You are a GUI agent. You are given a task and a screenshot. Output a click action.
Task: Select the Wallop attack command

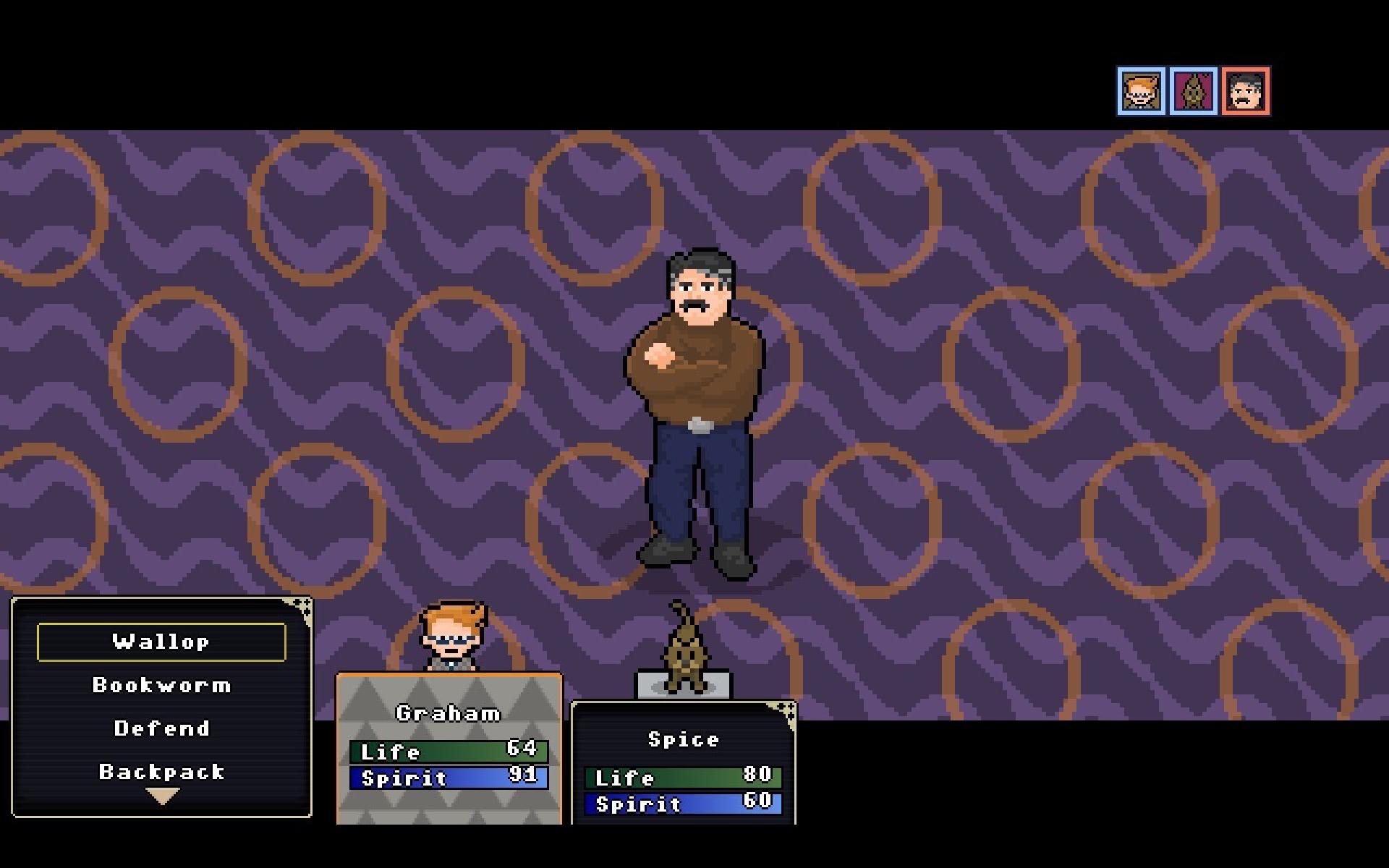pos(161,642)
